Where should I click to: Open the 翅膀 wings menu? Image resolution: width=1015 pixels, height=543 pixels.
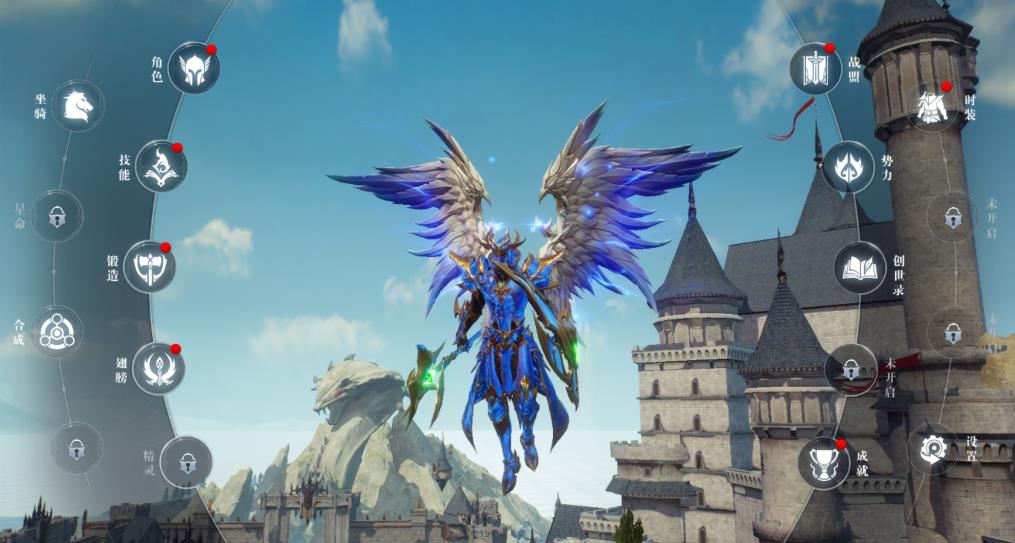pos(158,368)
